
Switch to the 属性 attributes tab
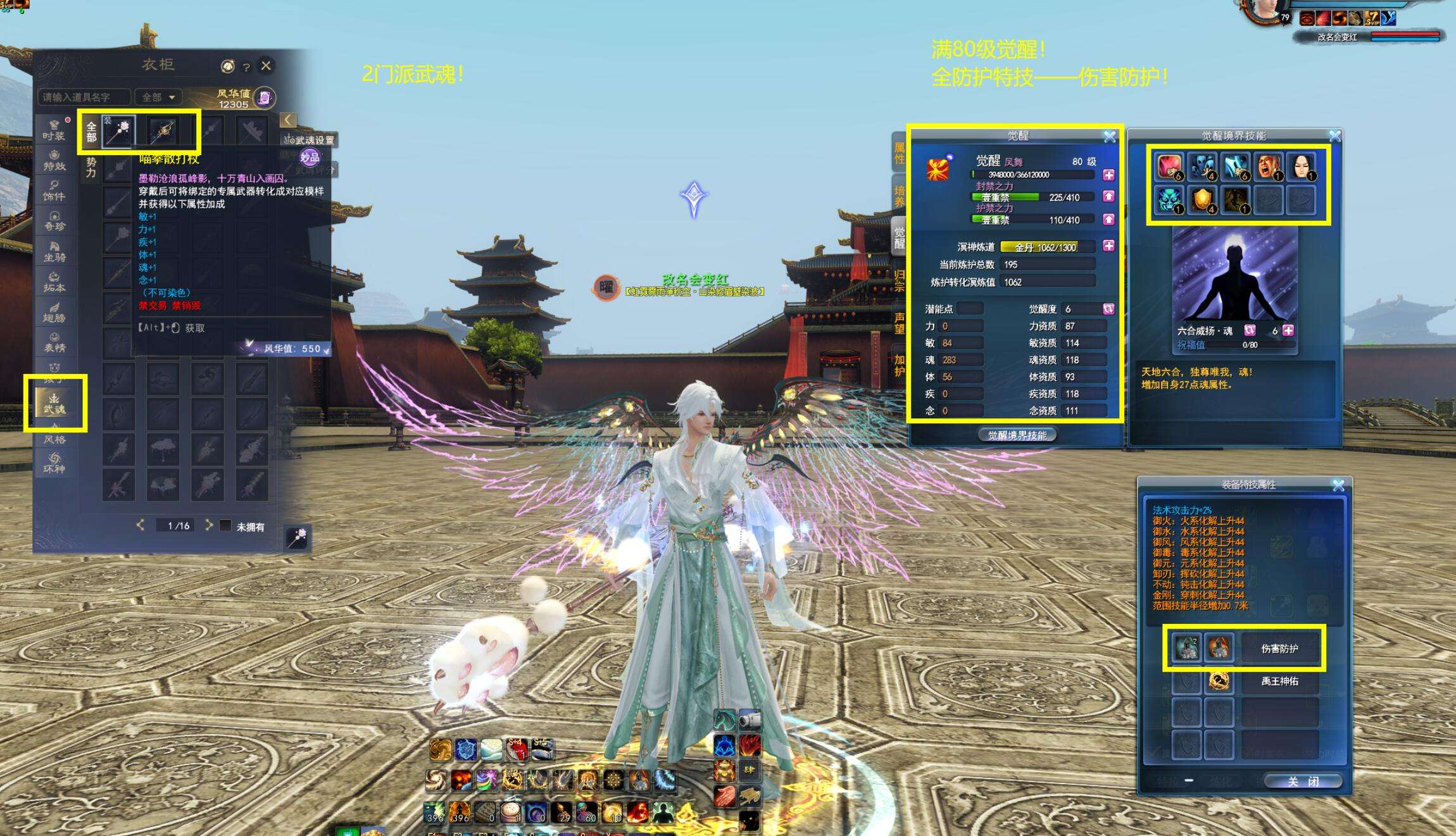pyautogui.click(x=900, y=153)
